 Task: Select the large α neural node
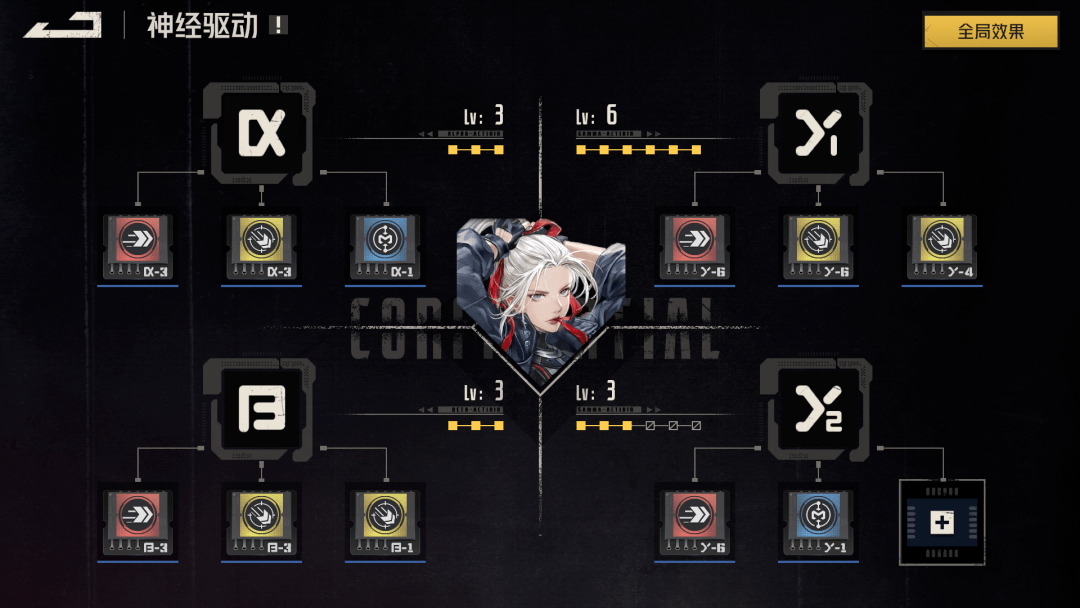click(x=261, y=133)
